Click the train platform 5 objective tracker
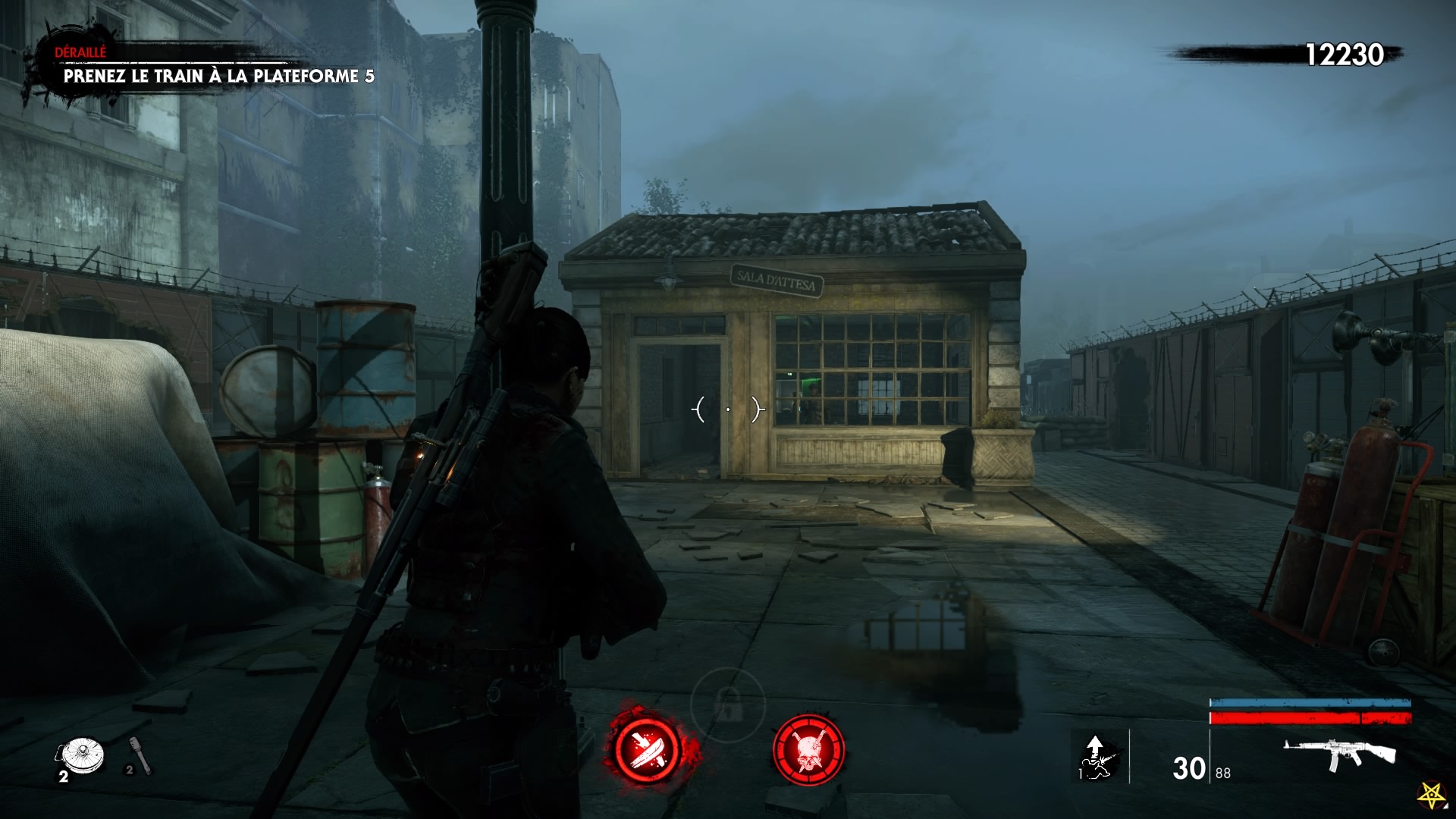Screen dimensions: 1456x819 point(218,76)
